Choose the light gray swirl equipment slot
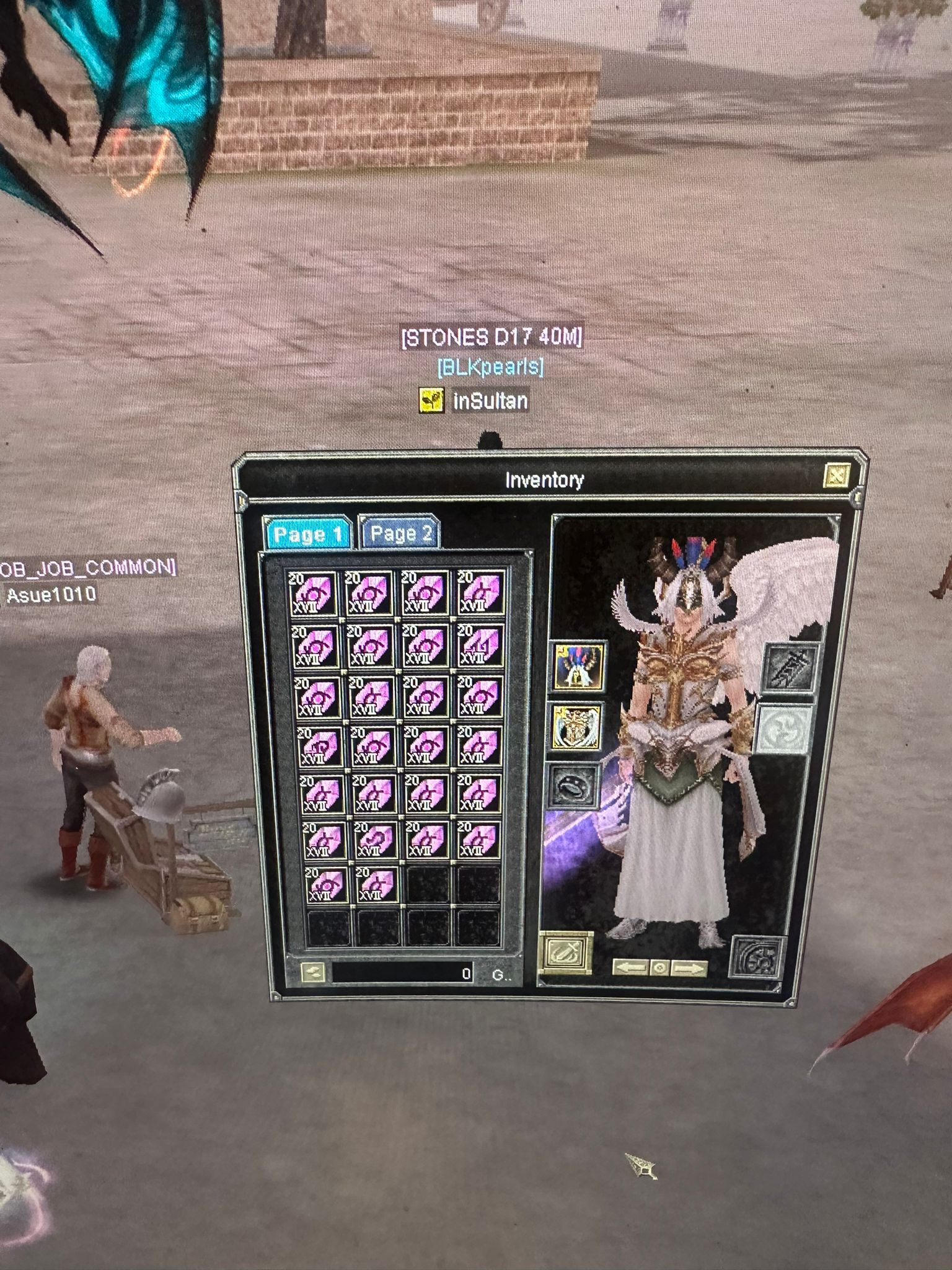The width and height of the screenshot is (952, 1270). (785, 730)
